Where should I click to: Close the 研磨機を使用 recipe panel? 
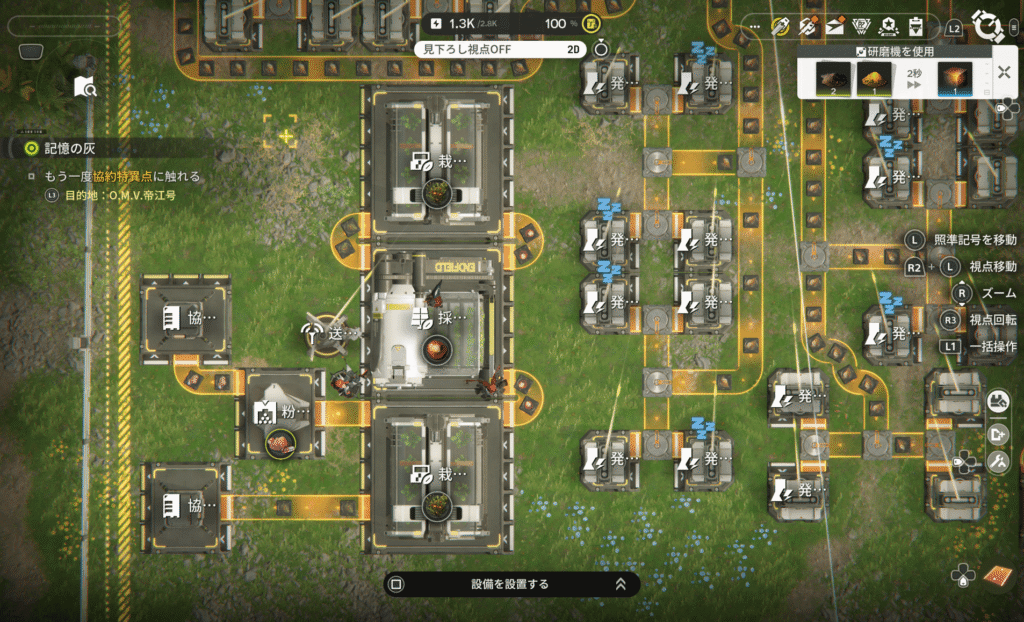point(1003,73)
